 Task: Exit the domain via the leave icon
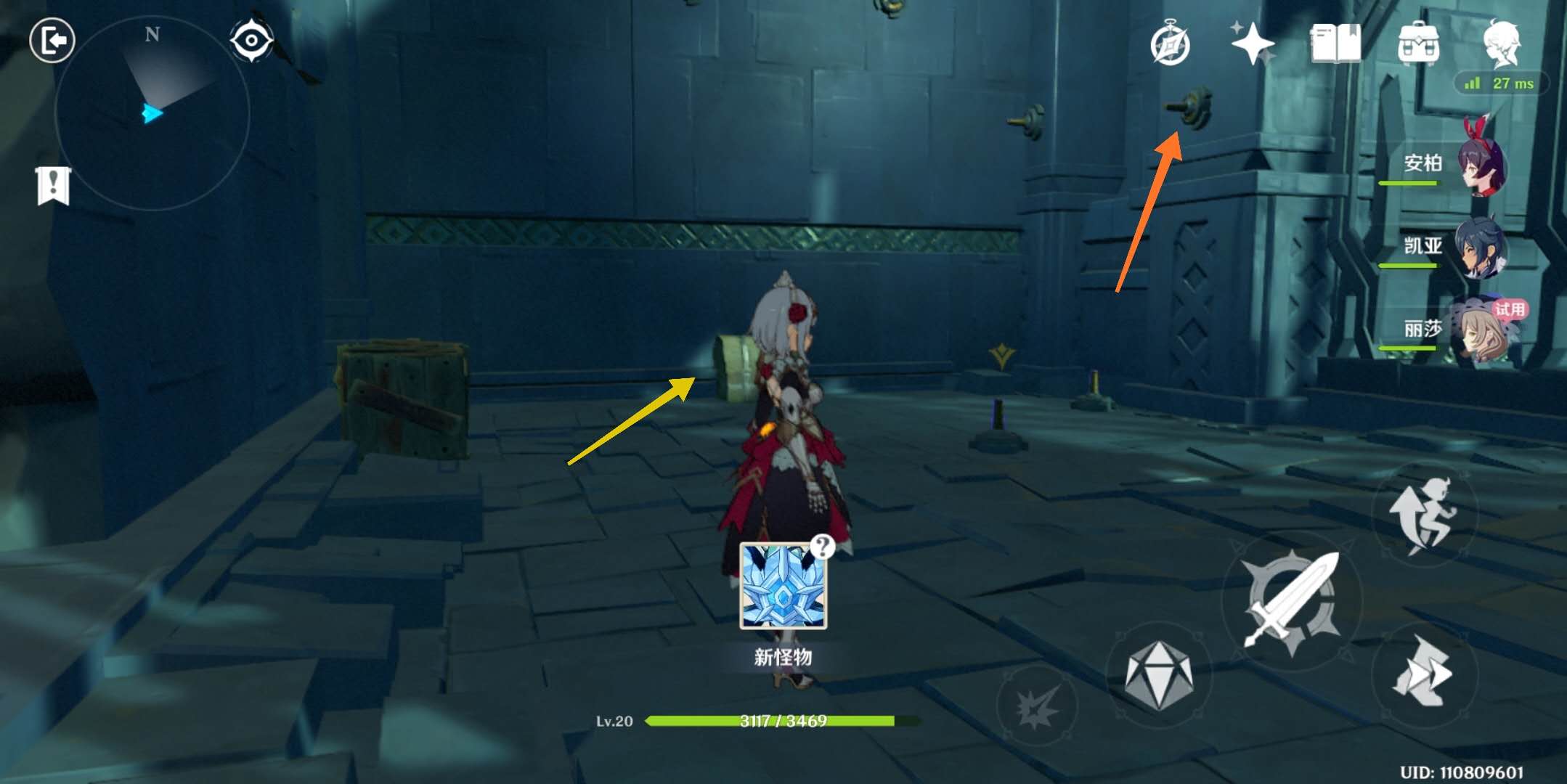(x=52, y=40)
